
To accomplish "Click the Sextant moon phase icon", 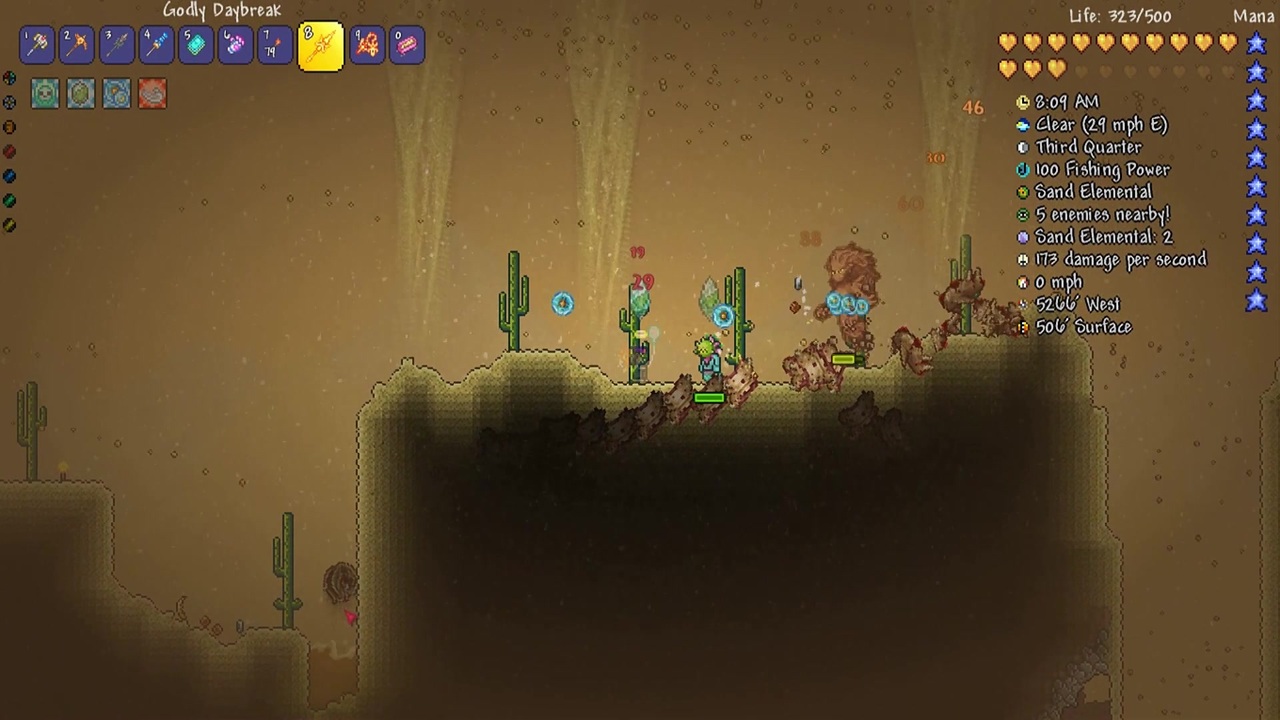I will click(x=1022, y=146).
